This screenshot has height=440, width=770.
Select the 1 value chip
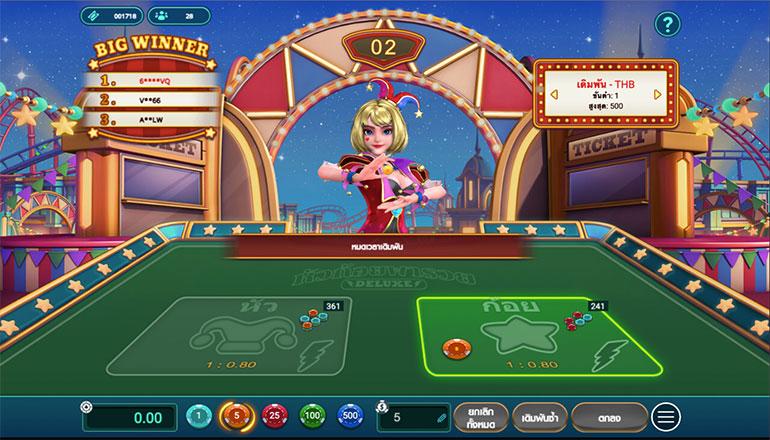tap(199, 416)
